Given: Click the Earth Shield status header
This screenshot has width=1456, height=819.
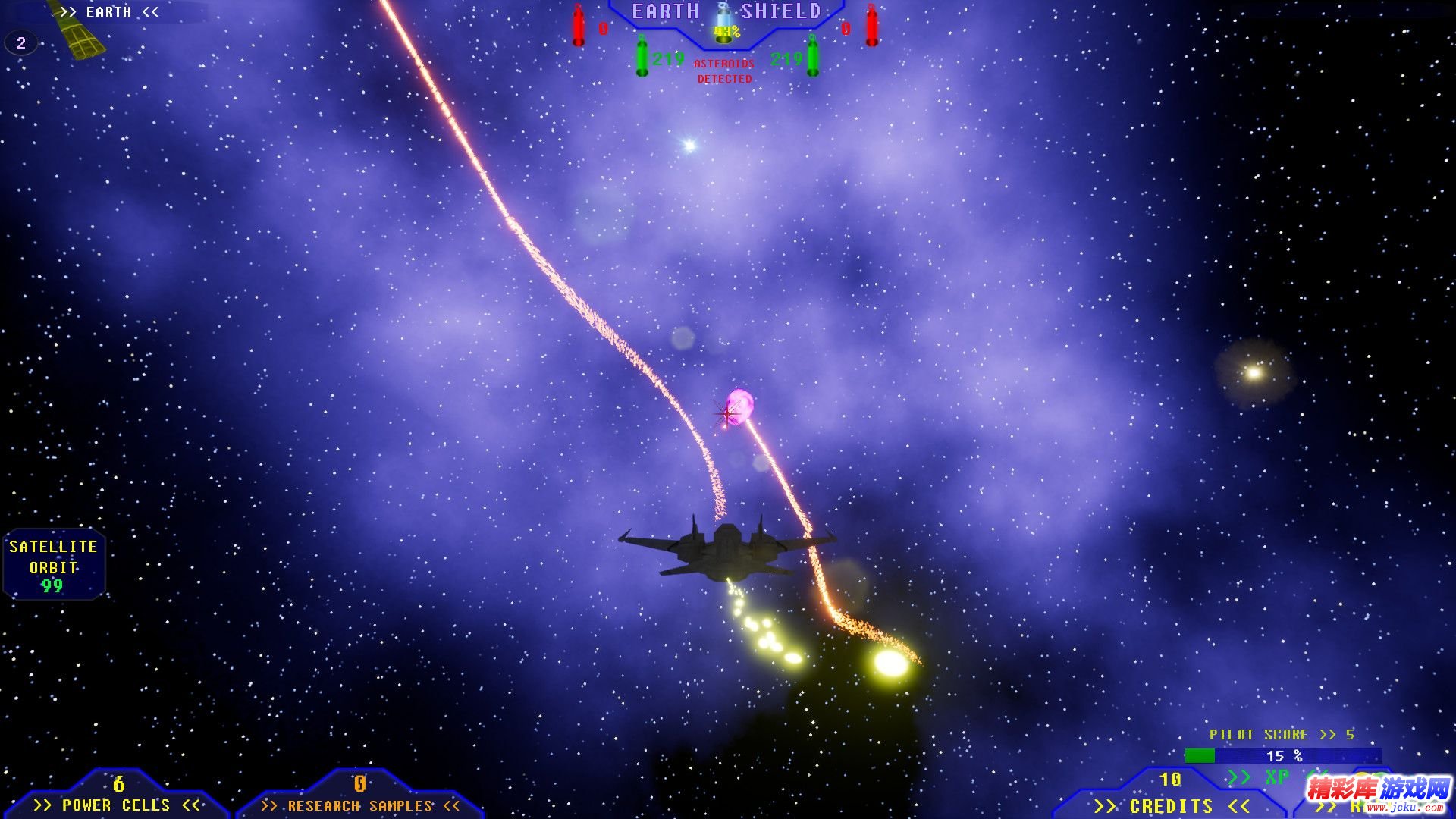Looking at the screenshot, I should coord(726,13).
